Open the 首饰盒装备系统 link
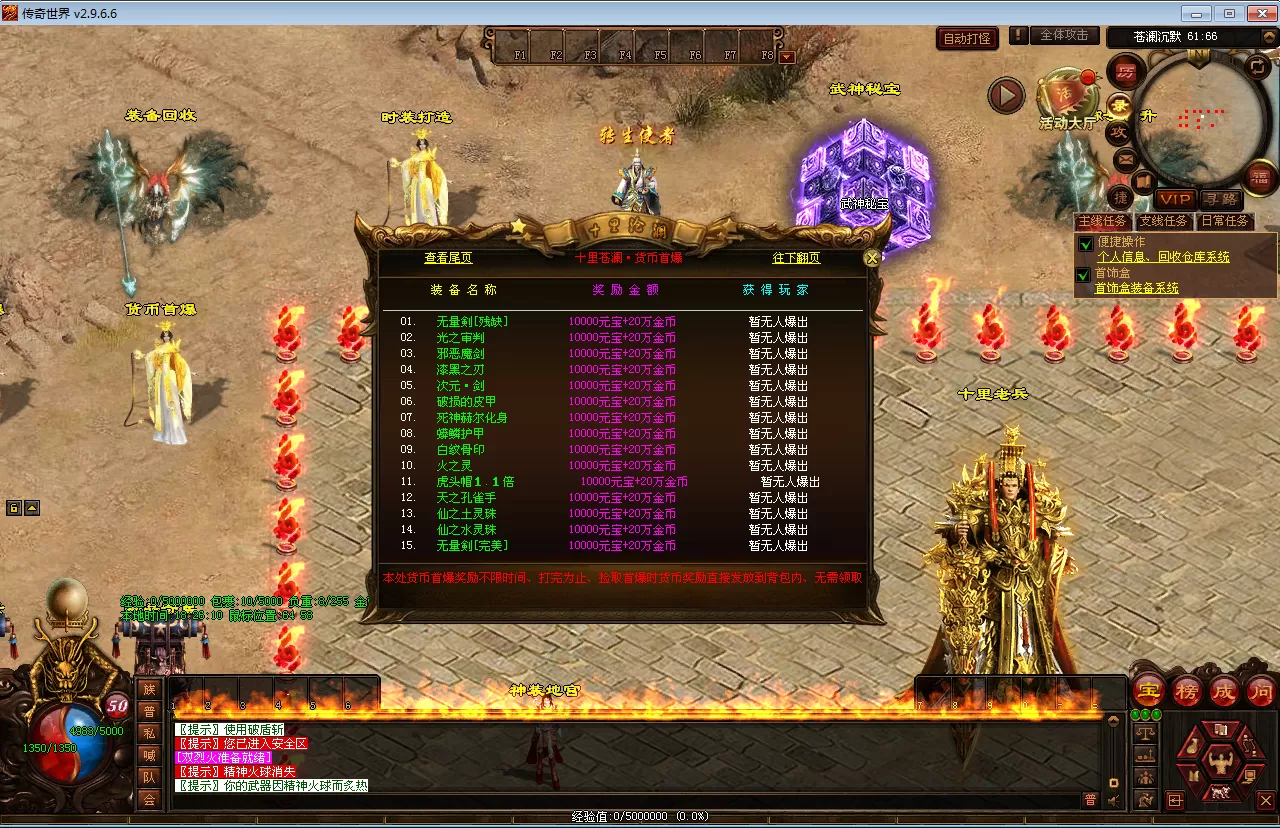 pos(1136,288)
